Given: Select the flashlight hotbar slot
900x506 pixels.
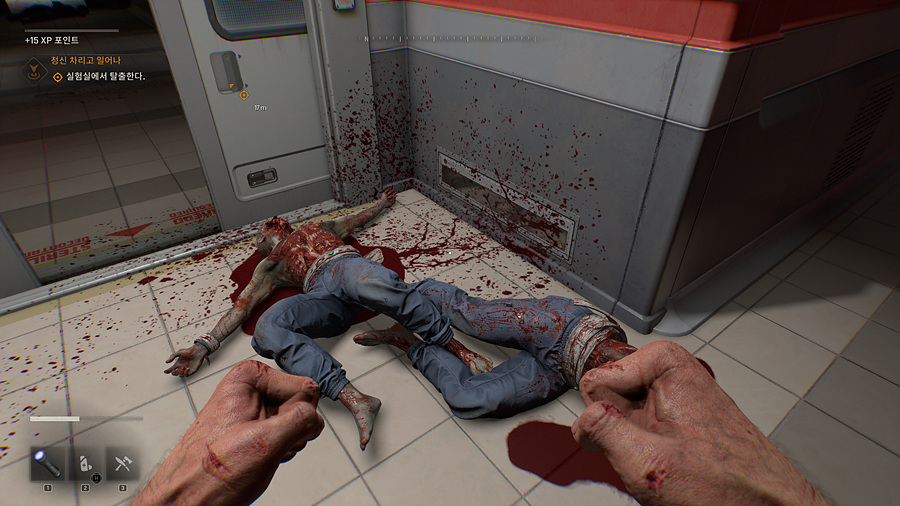Looking at the screenshot, I should pos(47,463).
